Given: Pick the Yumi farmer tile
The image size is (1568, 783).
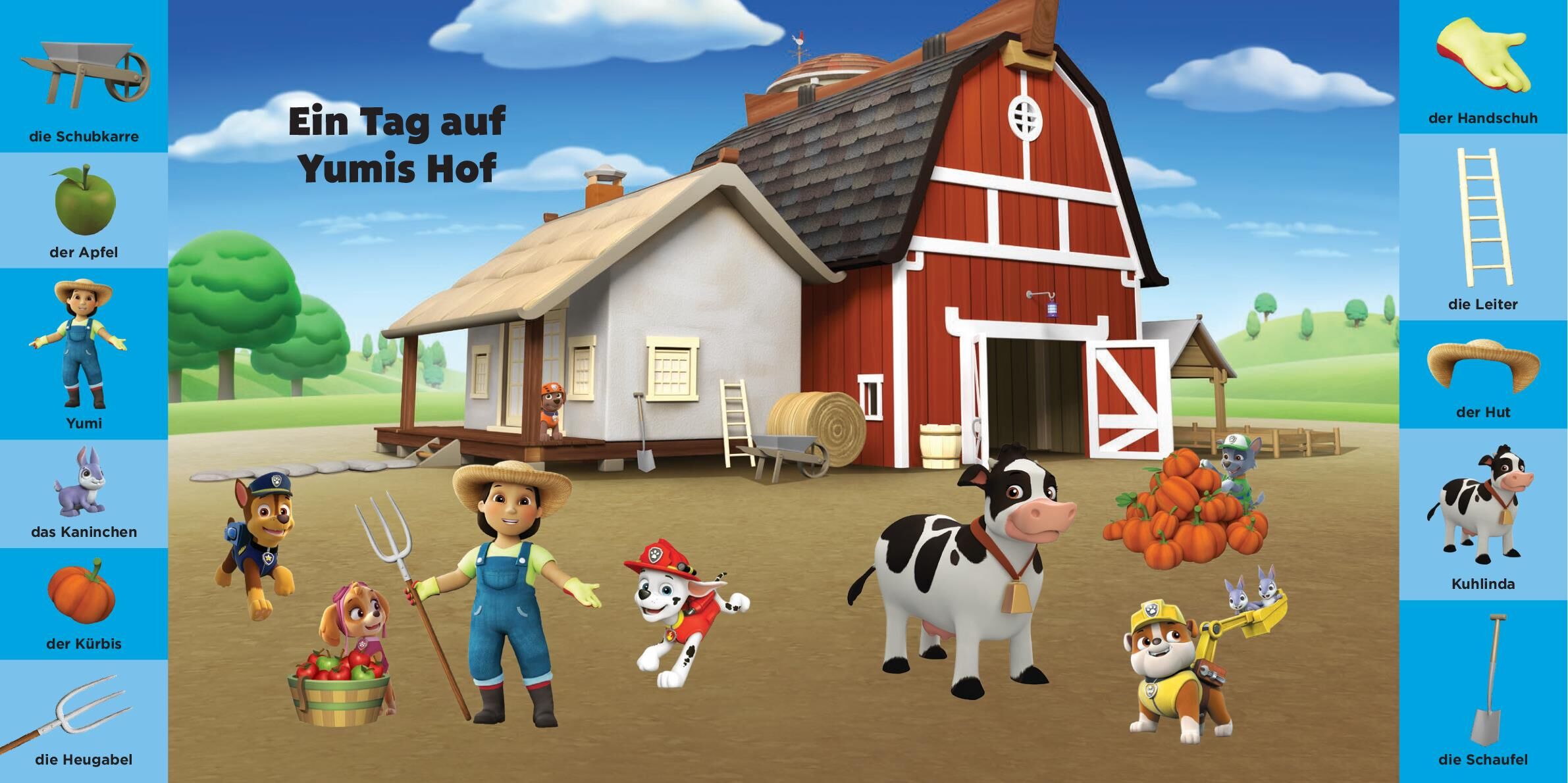Looking at the screenshot, I should point(84,353).
